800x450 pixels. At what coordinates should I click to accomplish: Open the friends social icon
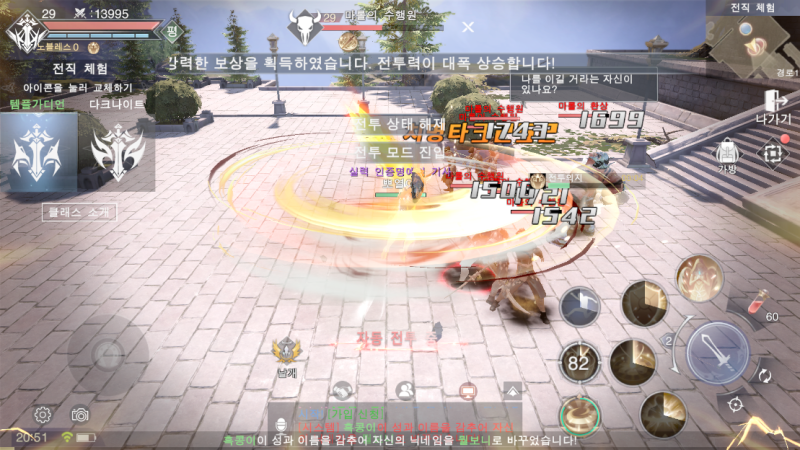405,390
